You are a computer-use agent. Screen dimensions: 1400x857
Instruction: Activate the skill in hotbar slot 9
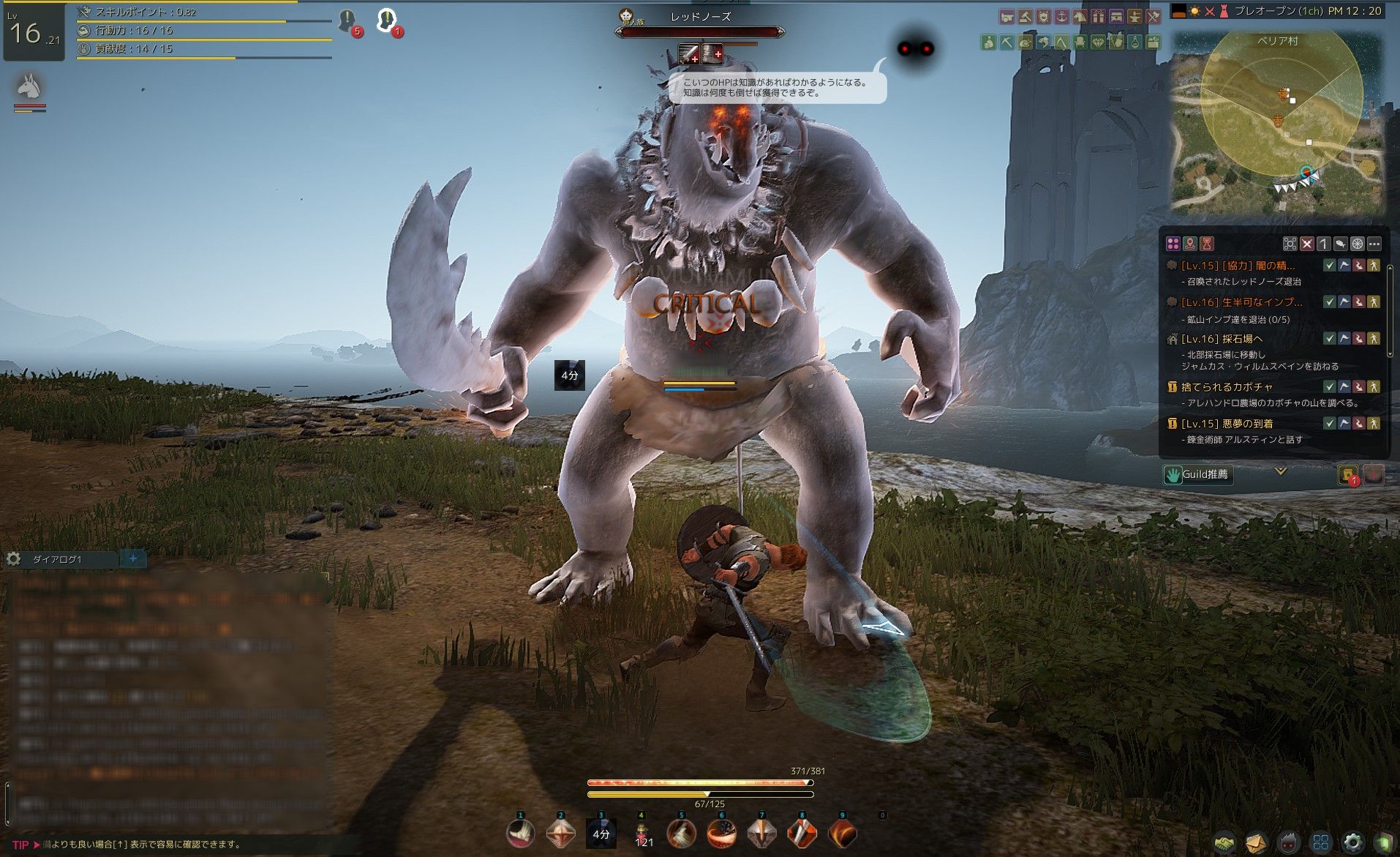pos(842,833)
